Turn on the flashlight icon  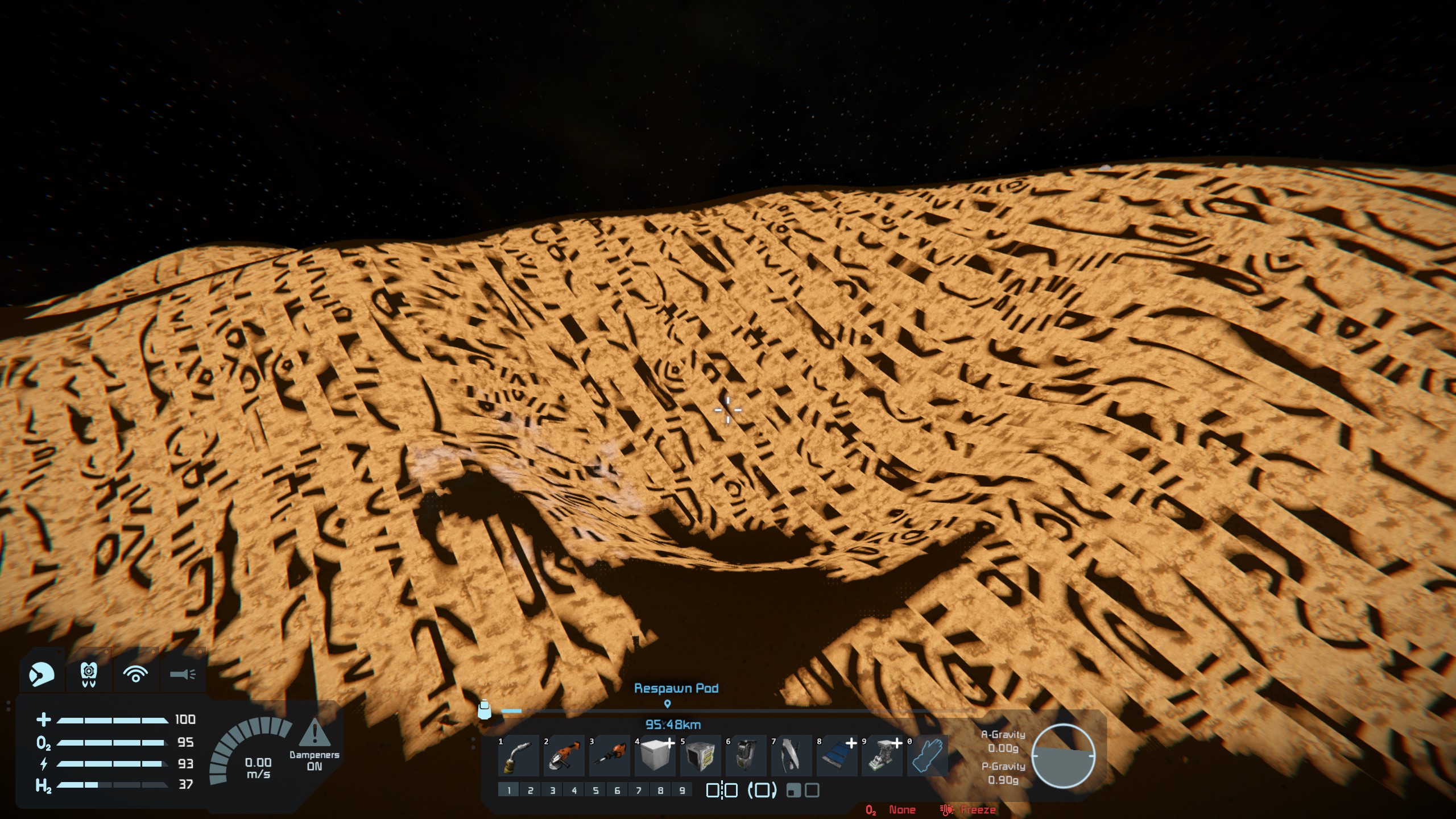183,675
